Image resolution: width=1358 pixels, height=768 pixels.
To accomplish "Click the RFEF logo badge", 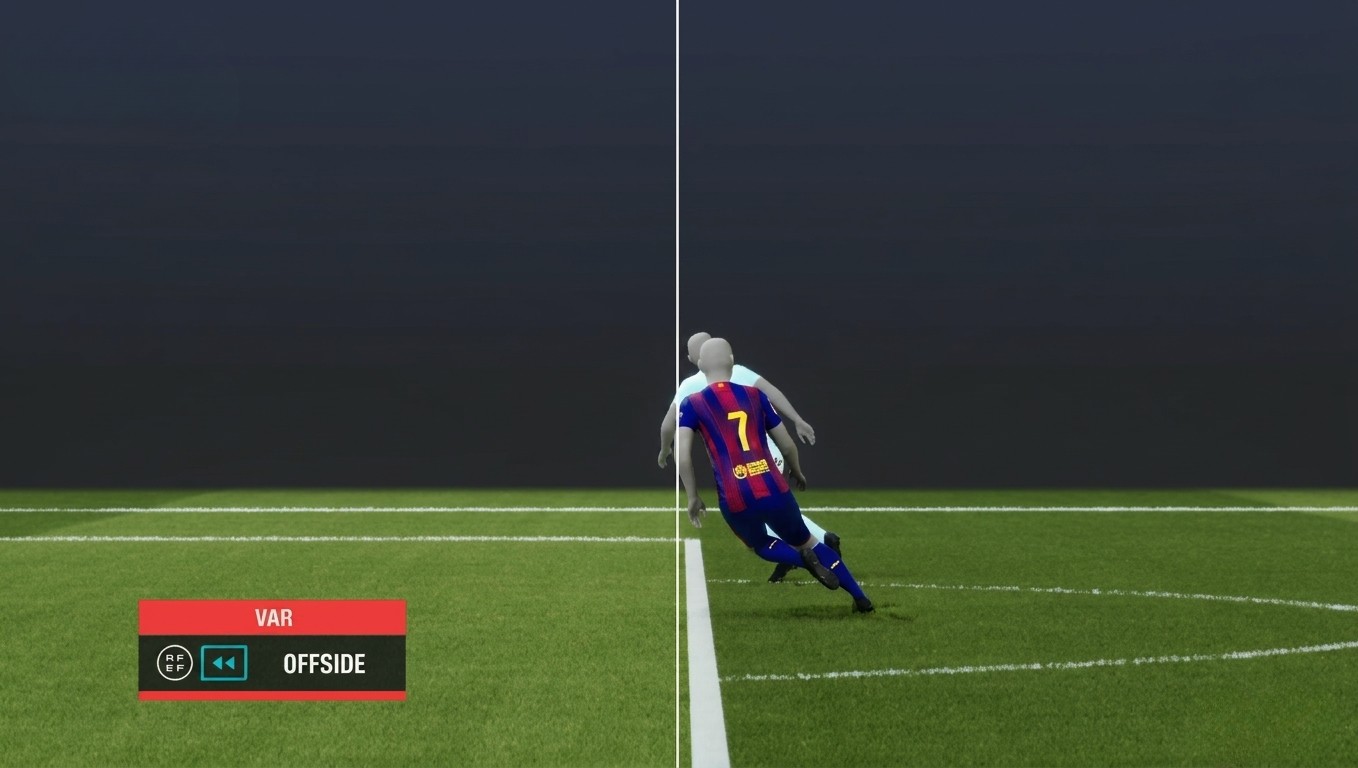I will click(x=174, y=663).
